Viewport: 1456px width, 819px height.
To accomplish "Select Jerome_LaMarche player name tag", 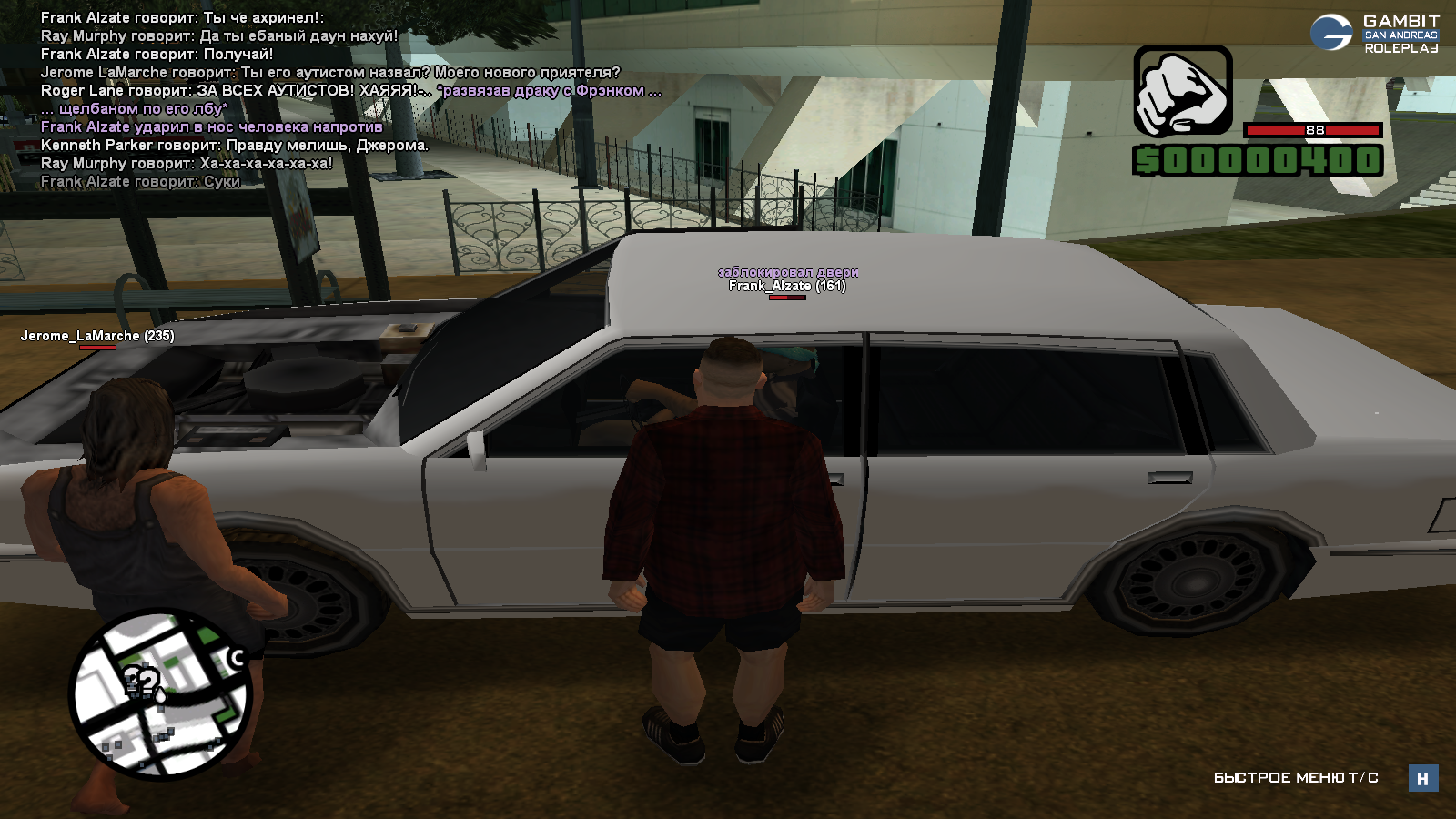I will click(x=97, y=336).
